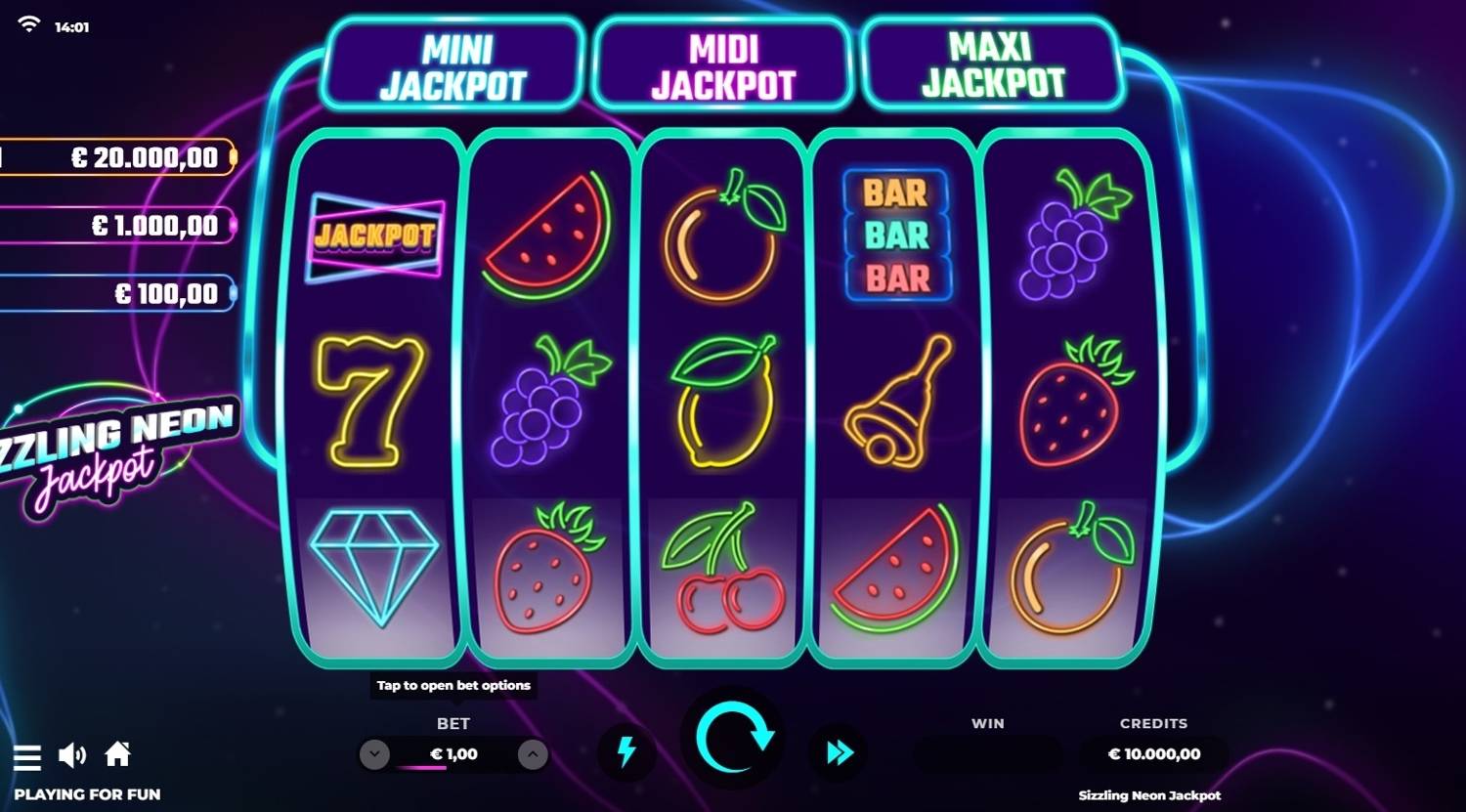Toggle the MINI JACKPOT panel
The height and width of the screenshot is (812, 1466).
(450, 64)
